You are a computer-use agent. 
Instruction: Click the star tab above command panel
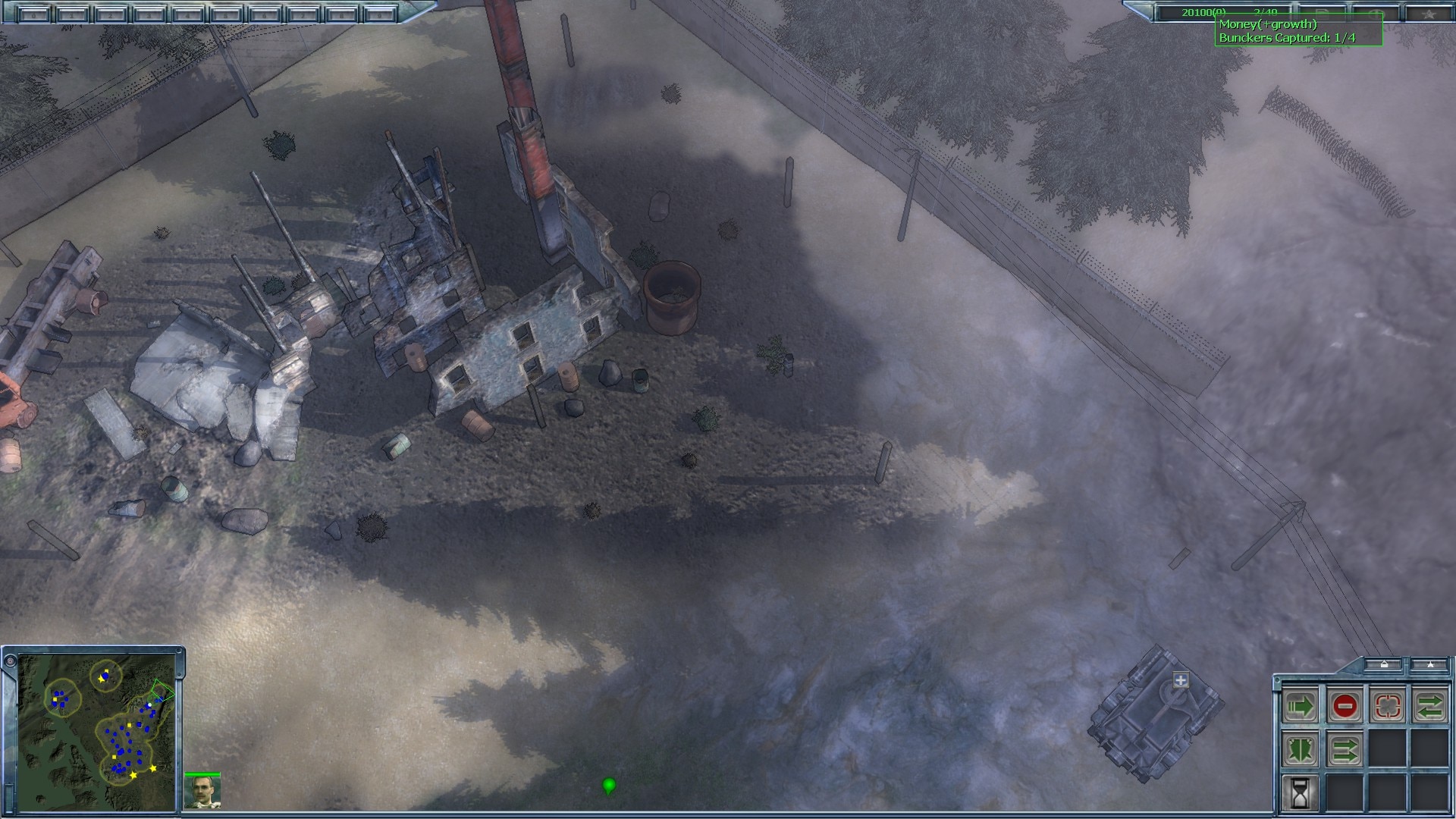(x=1429, y=665)
